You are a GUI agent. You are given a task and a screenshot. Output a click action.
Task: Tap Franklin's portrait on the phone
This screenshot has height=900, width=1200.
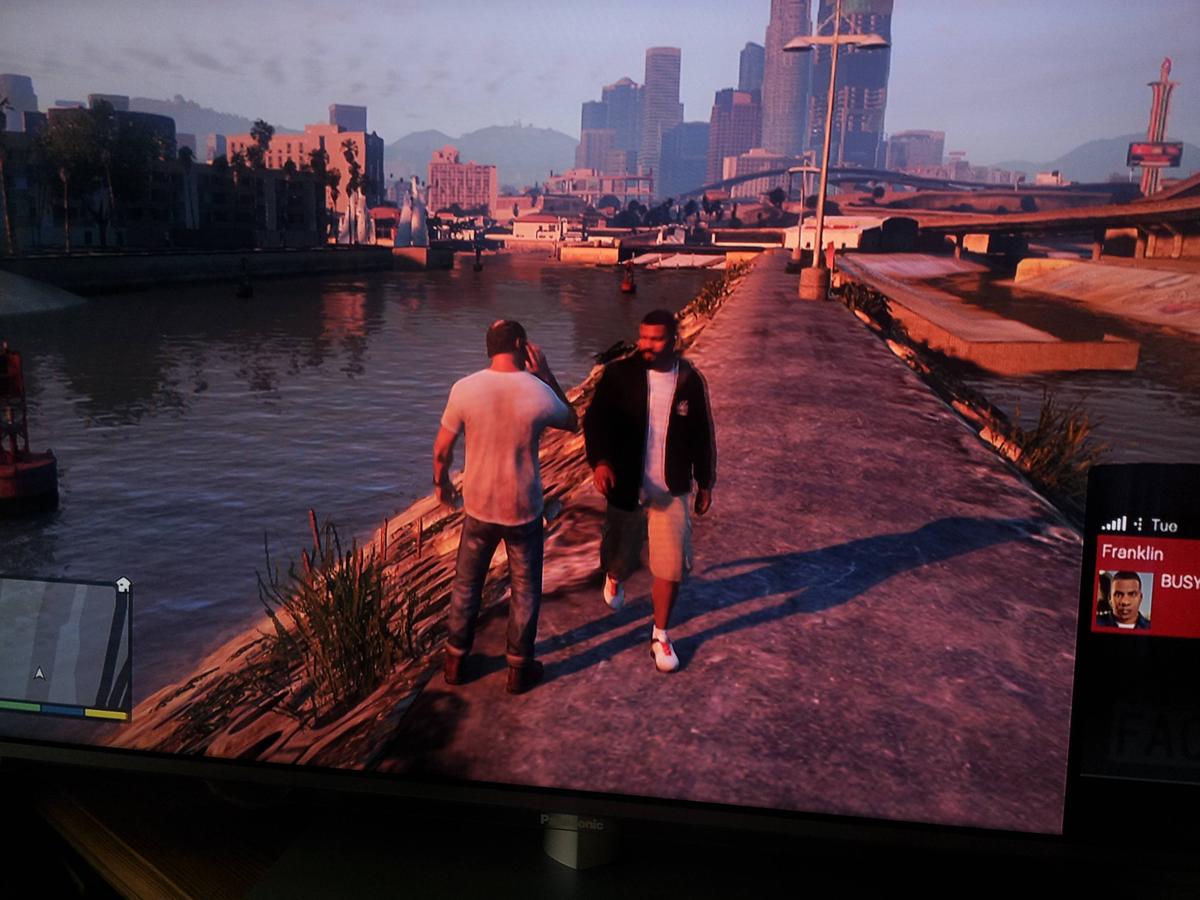[x=1124, y=599]
